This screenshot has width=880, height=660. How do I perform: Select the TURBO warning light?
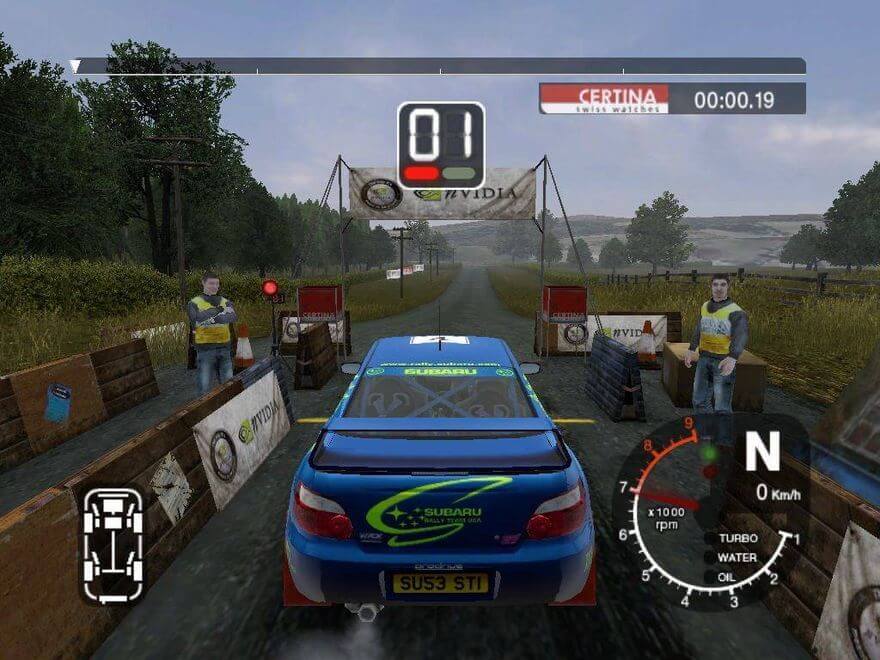pos(709,538)
